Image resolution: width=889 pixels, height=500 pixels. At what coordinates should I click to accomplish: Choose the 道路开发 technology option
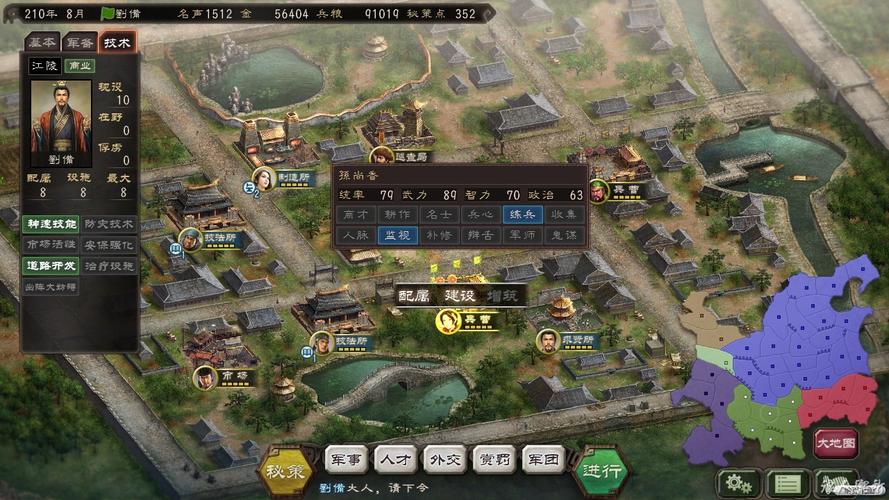point(50,266)
